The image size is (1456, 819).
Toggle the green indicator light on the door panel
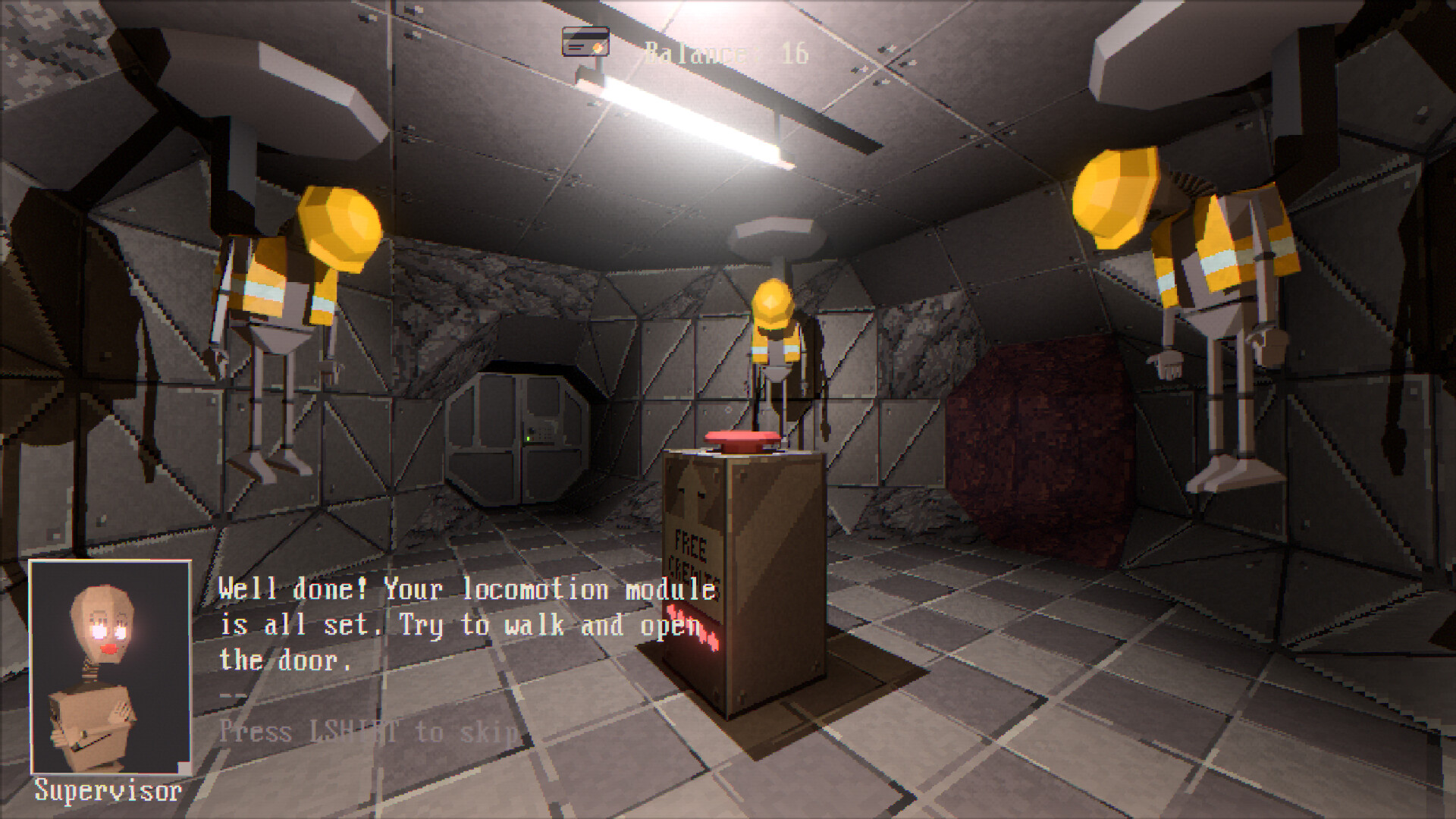click(528, 438)
